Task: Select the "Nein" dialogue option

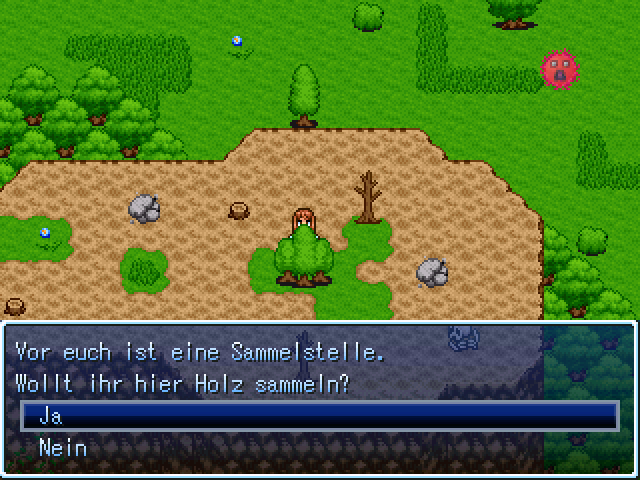Action: point(62,448)
